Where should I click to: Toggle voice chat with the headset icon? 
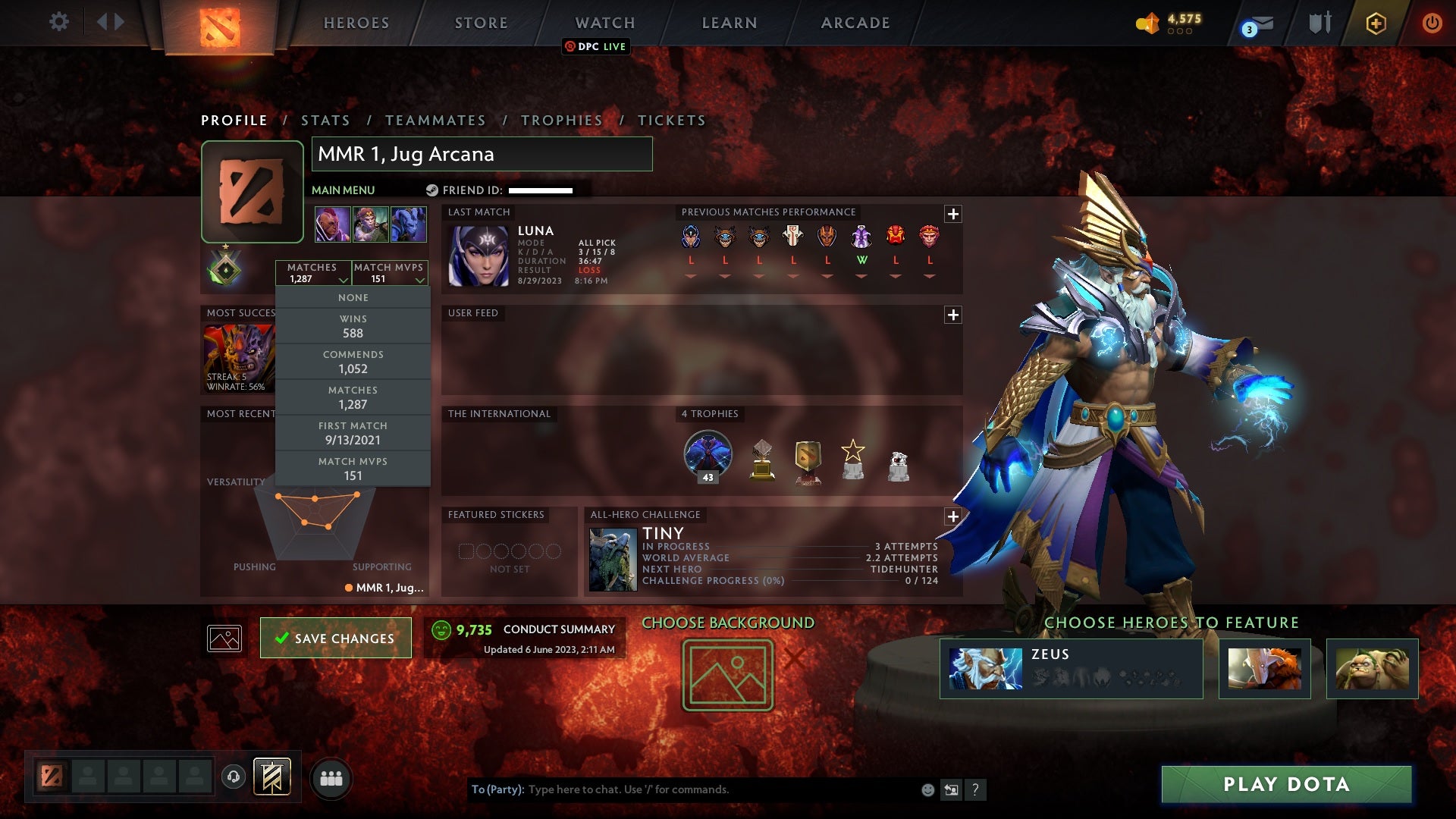pyautogui.click(x=233, y=777)
